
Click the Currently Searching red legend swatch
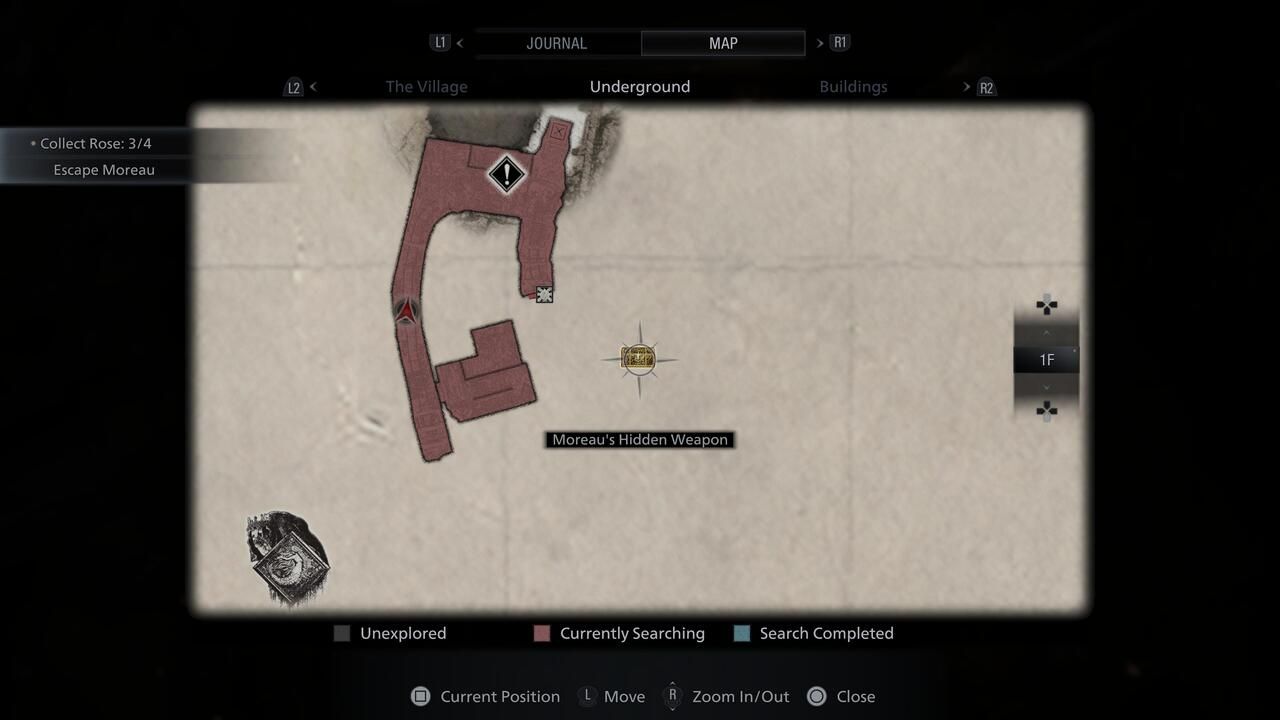click(x=541, y=633)
